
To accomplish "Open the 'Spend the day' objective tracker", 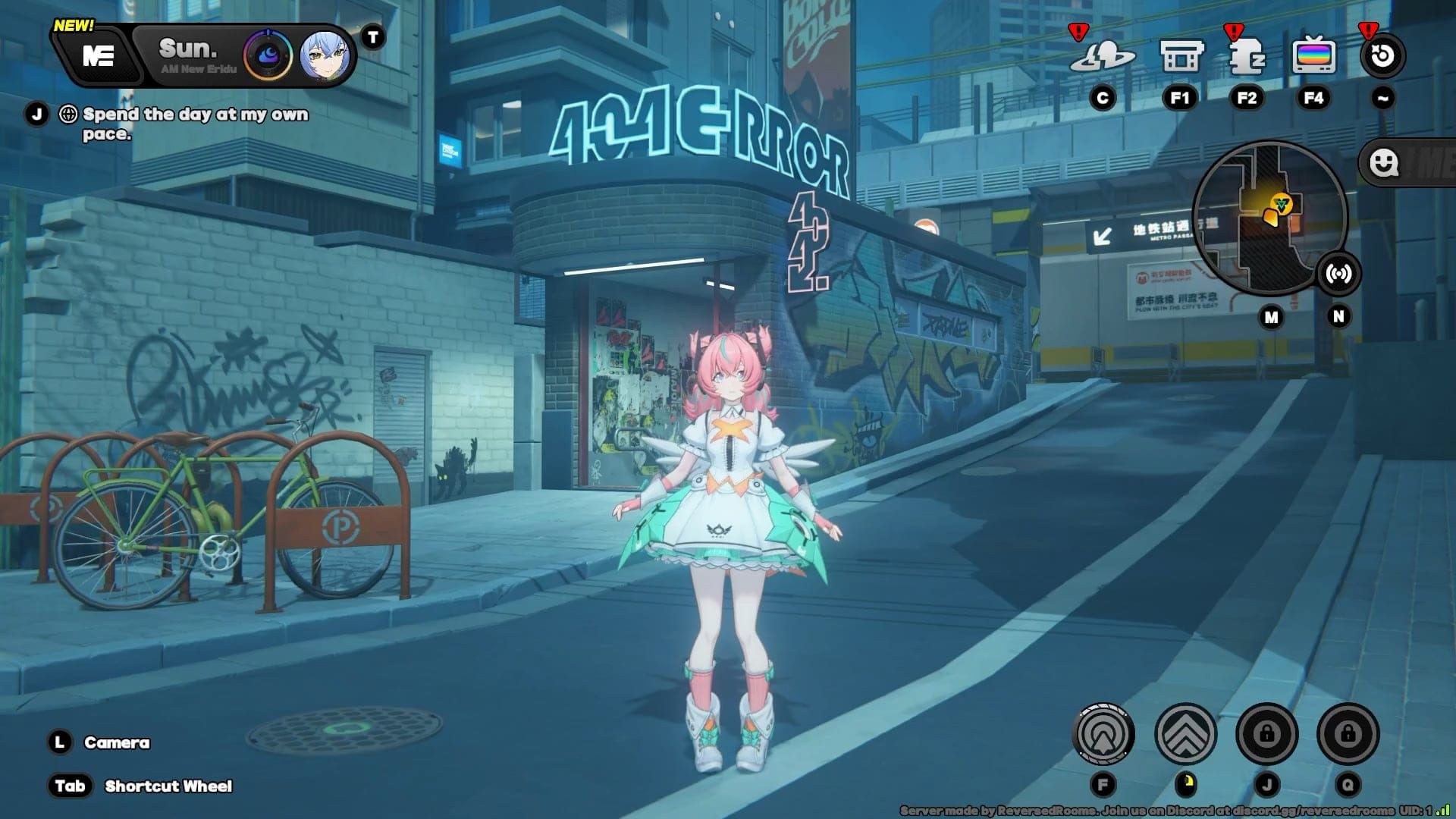I will 195,124.
